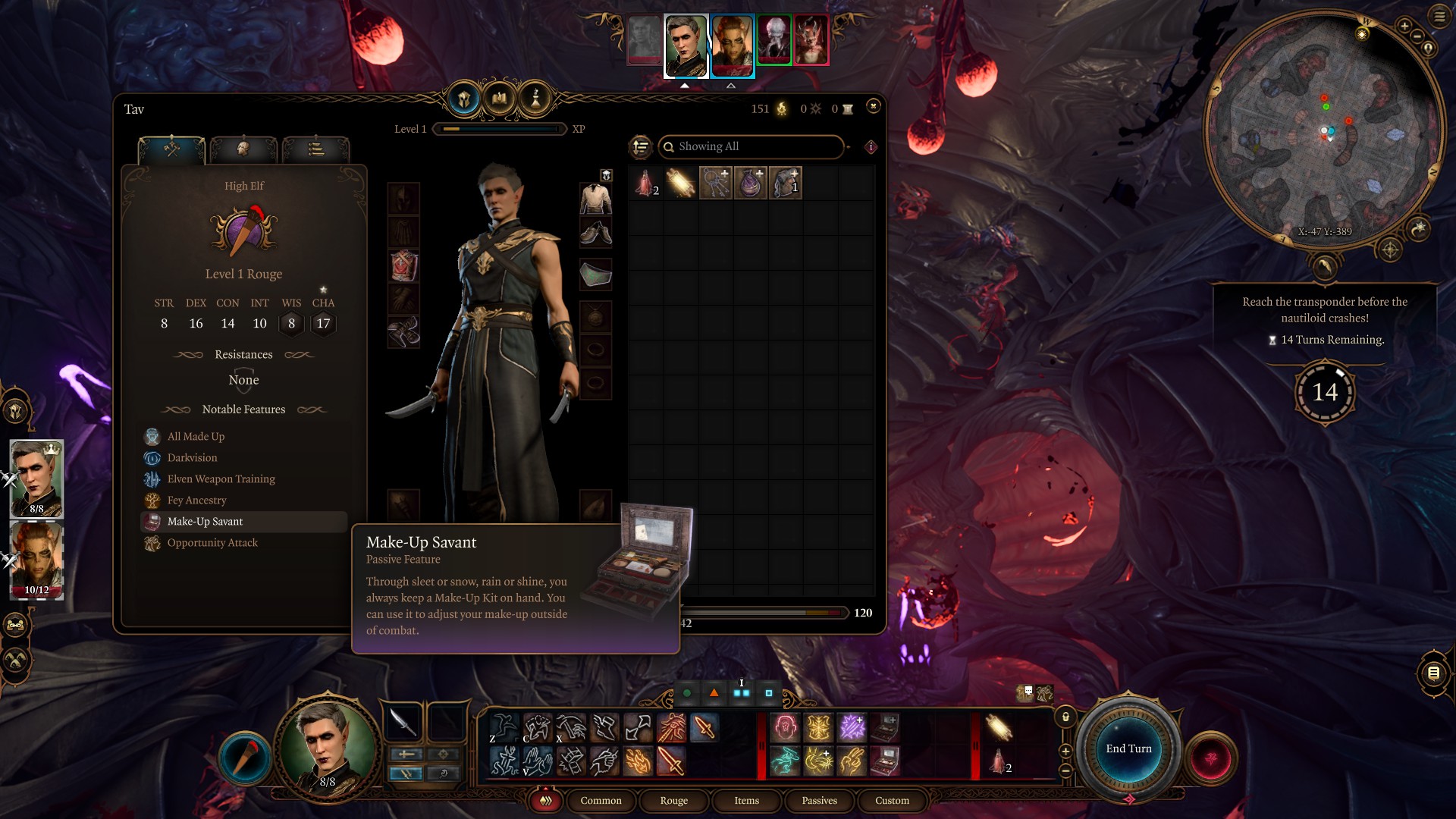
Task: Show the Passives hotbar tab
Action: tap(819, 800)
